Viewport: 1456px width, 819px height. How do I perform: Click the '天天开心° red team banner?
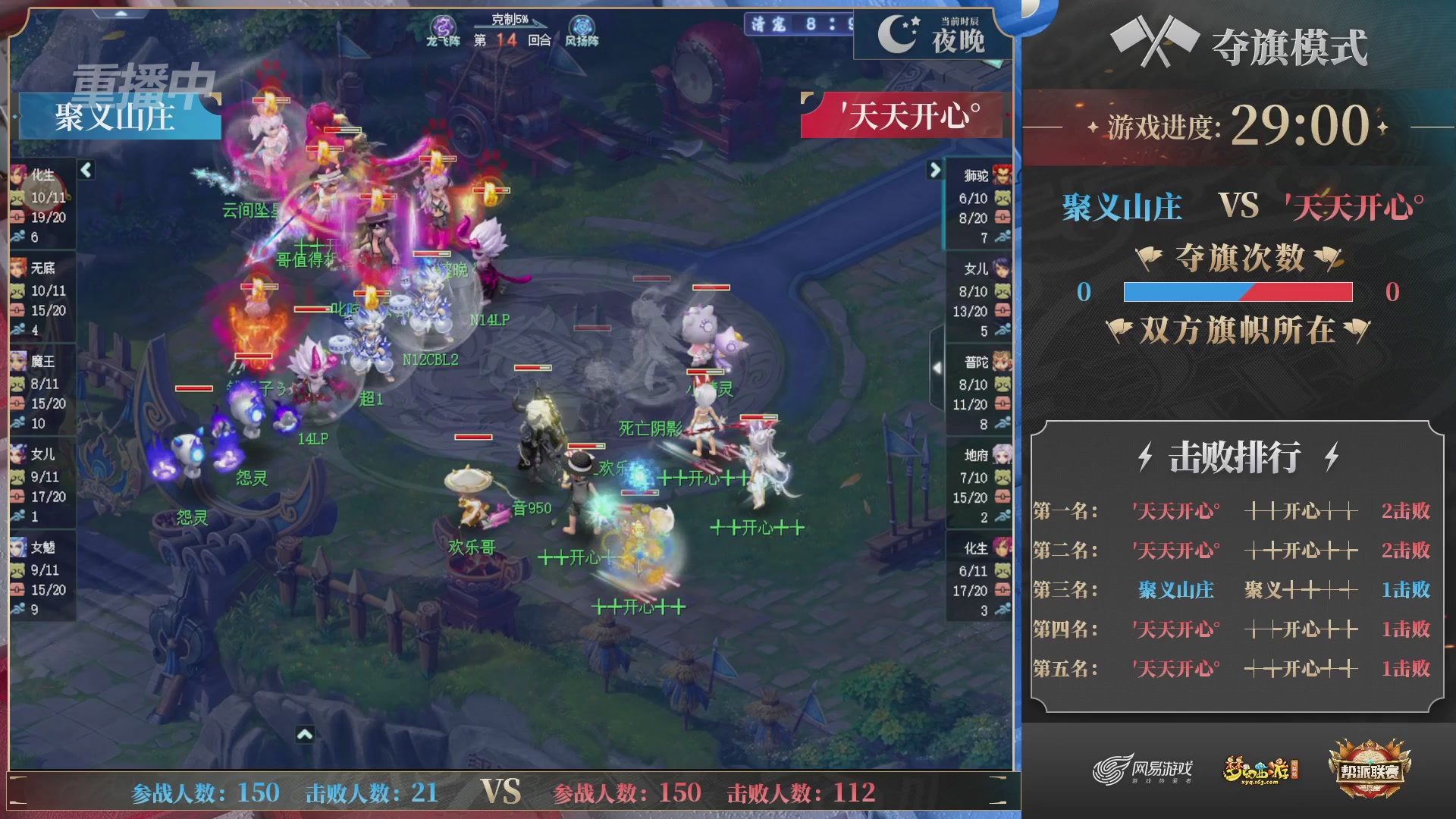point(906,115)
